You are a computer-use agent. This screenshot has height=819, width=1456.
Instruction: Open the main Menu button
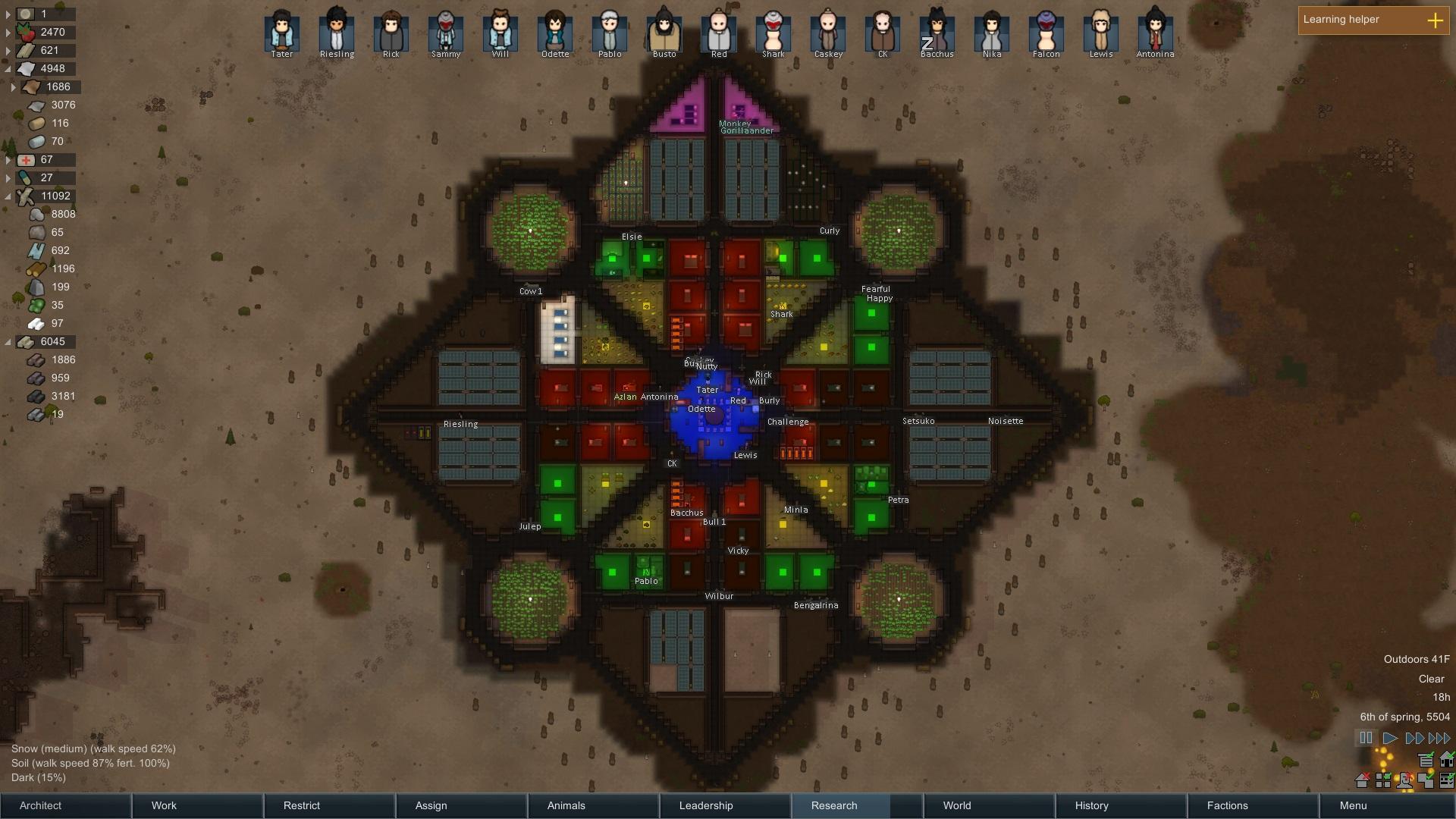pos(1386,805)
